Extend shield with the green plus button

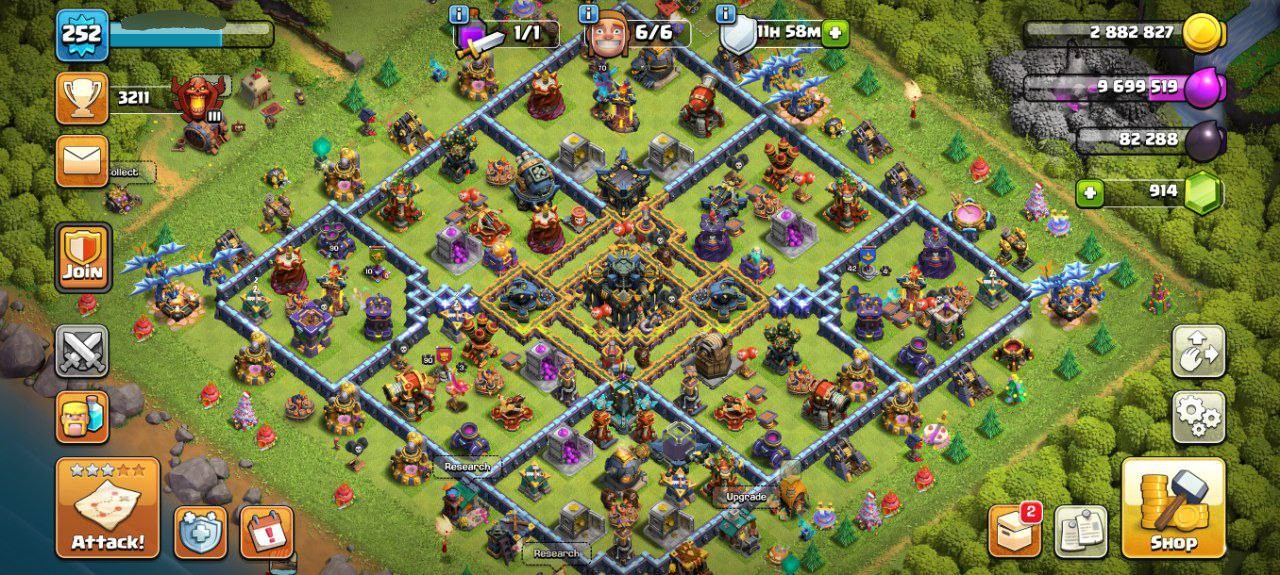pyautogui.click(x=834, y=33)
